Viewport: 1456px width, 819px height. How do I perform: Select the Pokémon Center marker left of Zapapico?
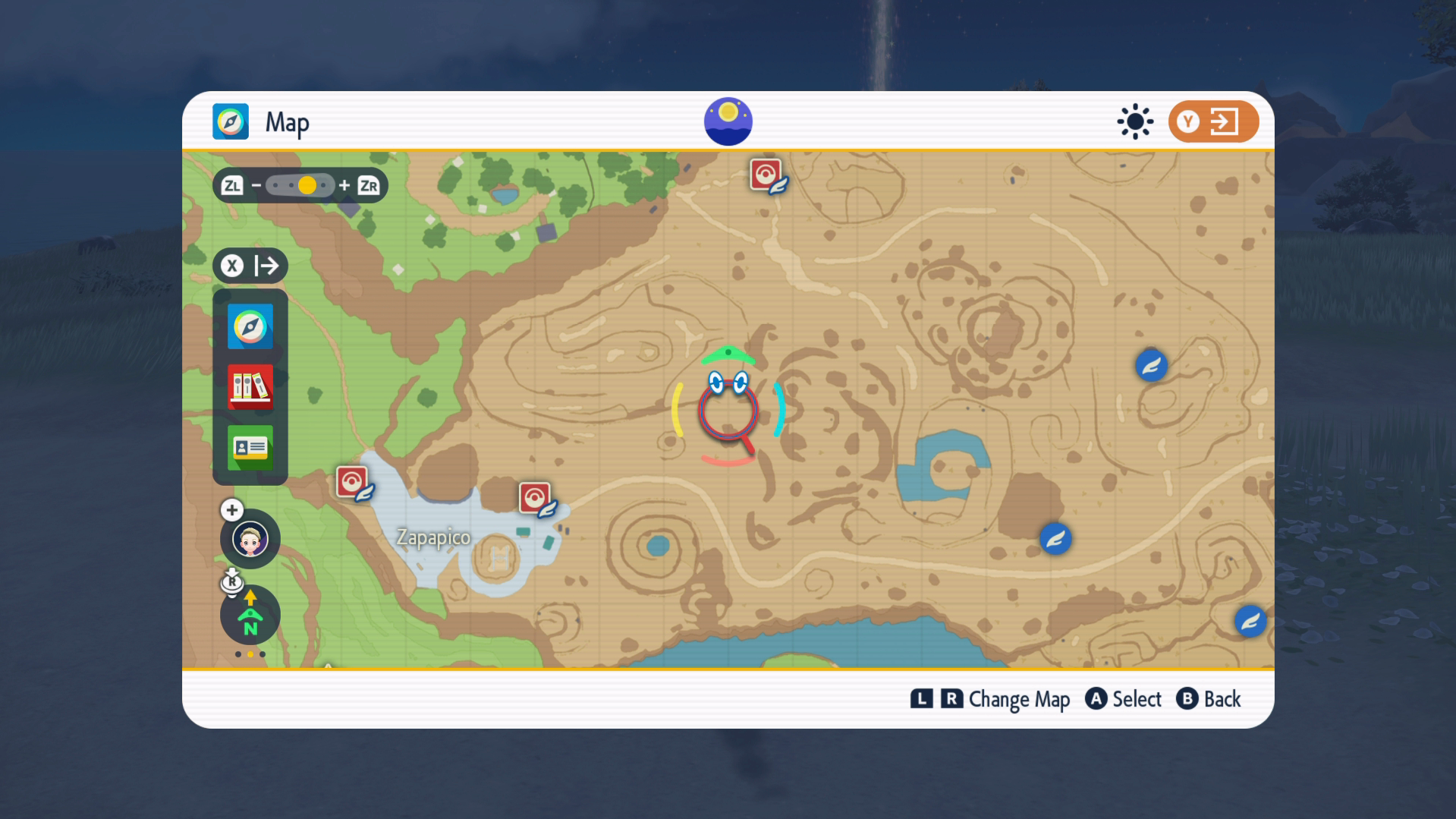353,483
